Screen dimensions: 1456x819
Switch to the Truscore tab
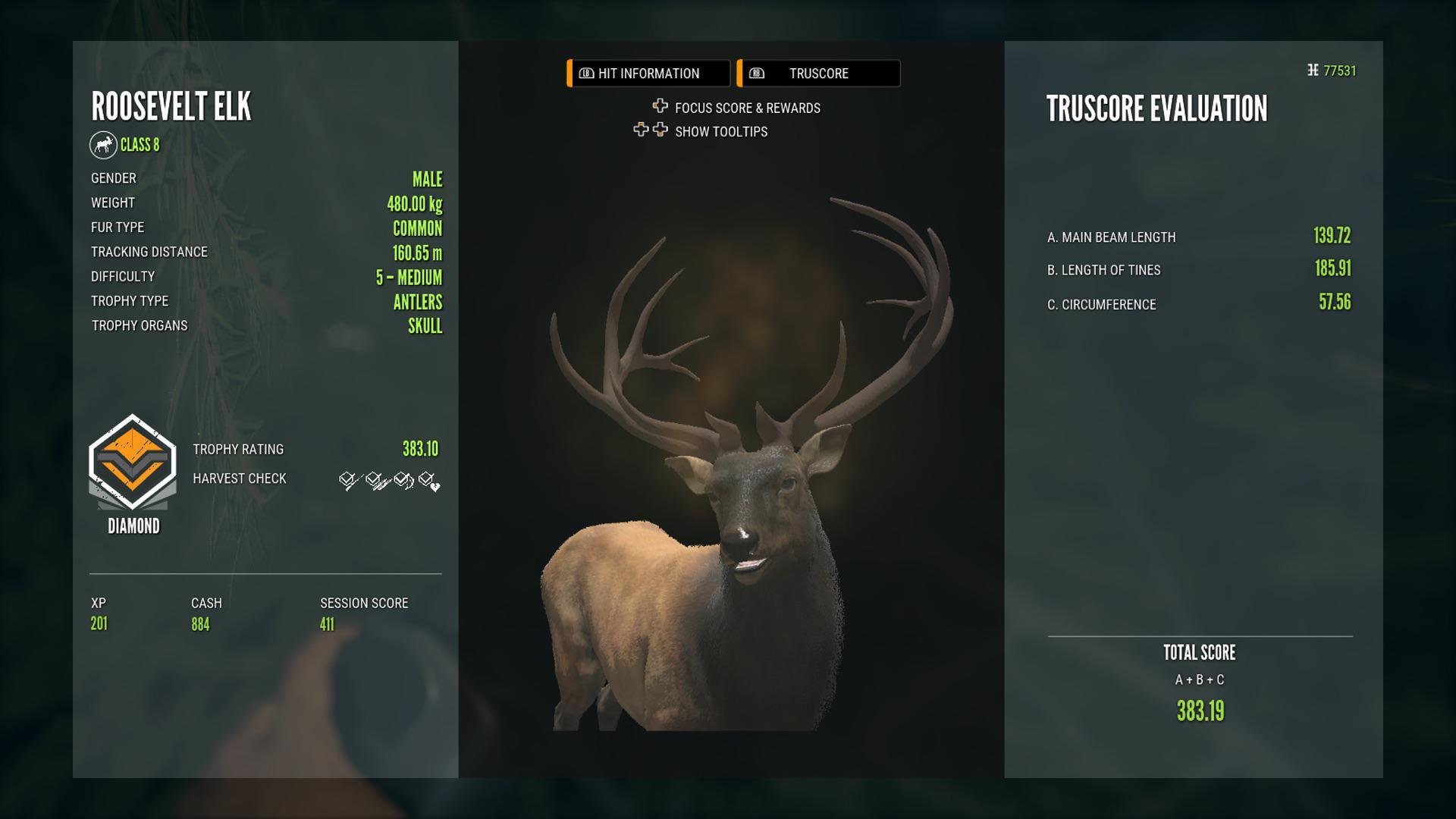(817, 73)
